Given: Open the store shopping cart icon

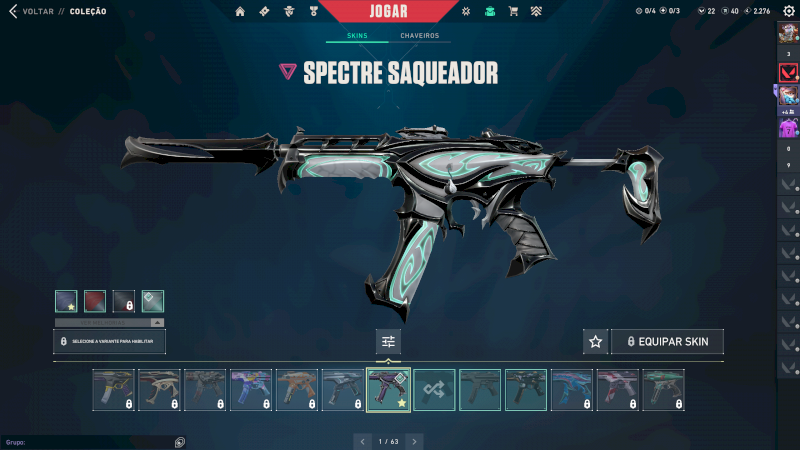Looking at the screenshot, I should click(513, 11).
